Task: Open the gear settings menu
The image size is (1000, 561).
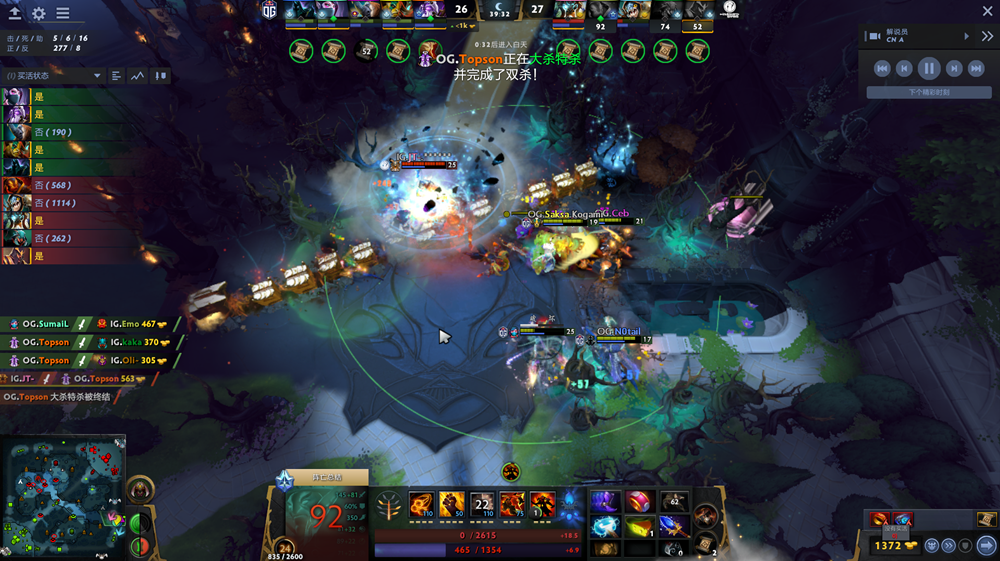Action: coord(39,14)
